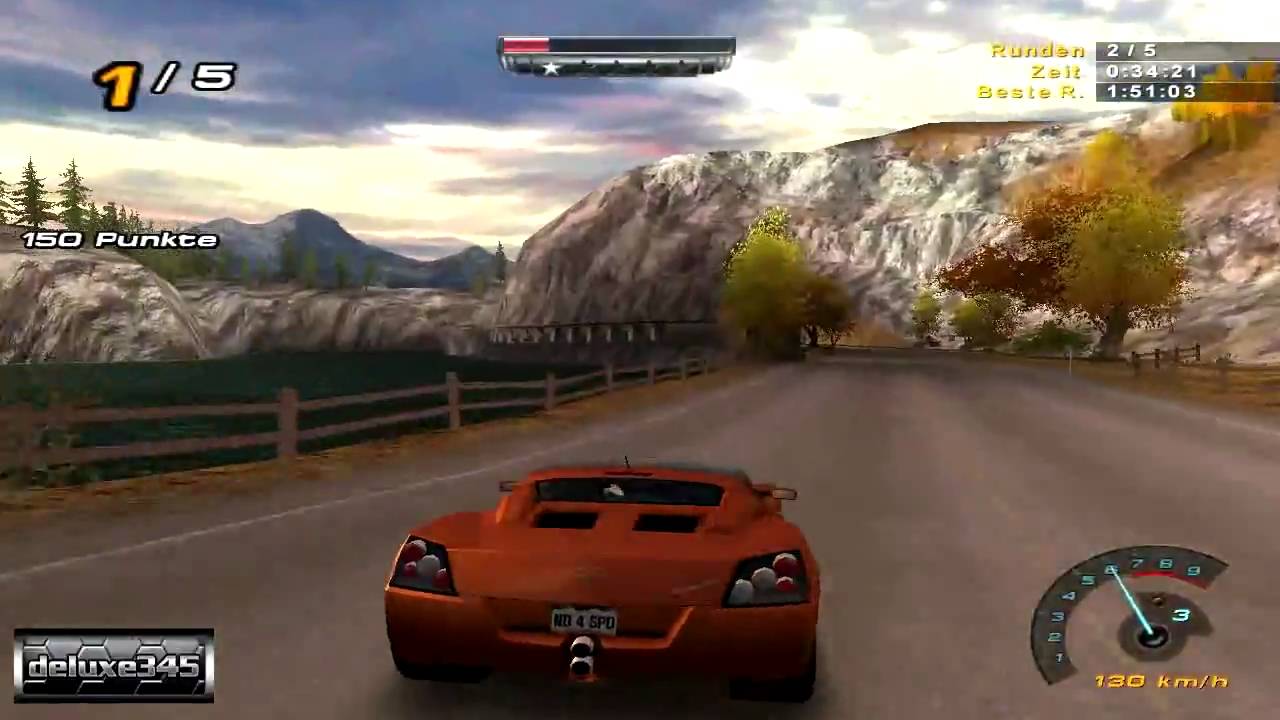
Task: Expand the top-right race stats panel
Action: pyautogui.click(x=1130, y=70)
